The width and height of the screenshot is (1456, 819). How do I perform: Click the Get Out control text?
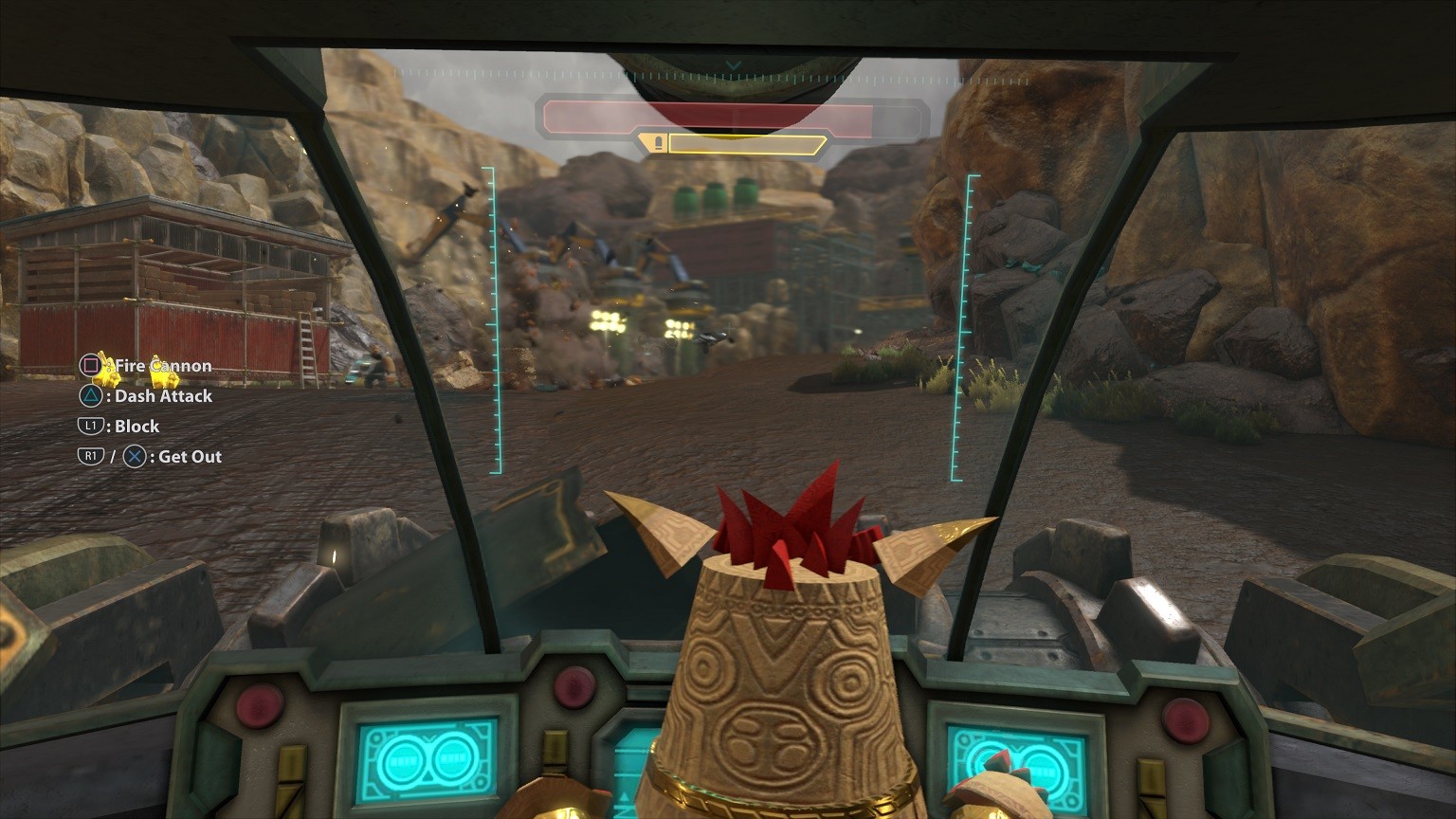(x=191, y=456)
